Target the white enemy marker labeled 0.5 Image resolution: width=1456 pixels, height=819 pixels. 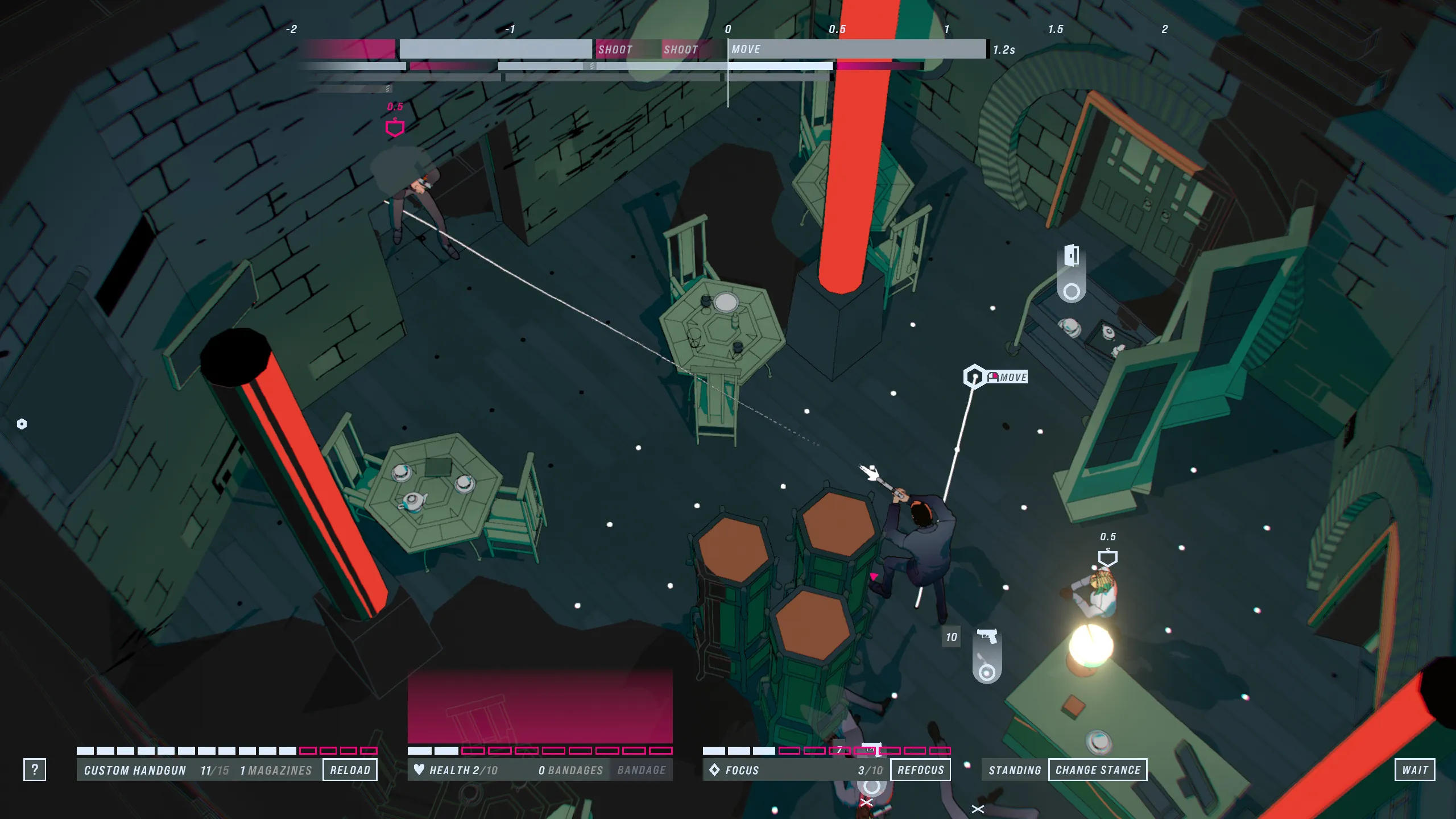click(x=1107, y=557)
